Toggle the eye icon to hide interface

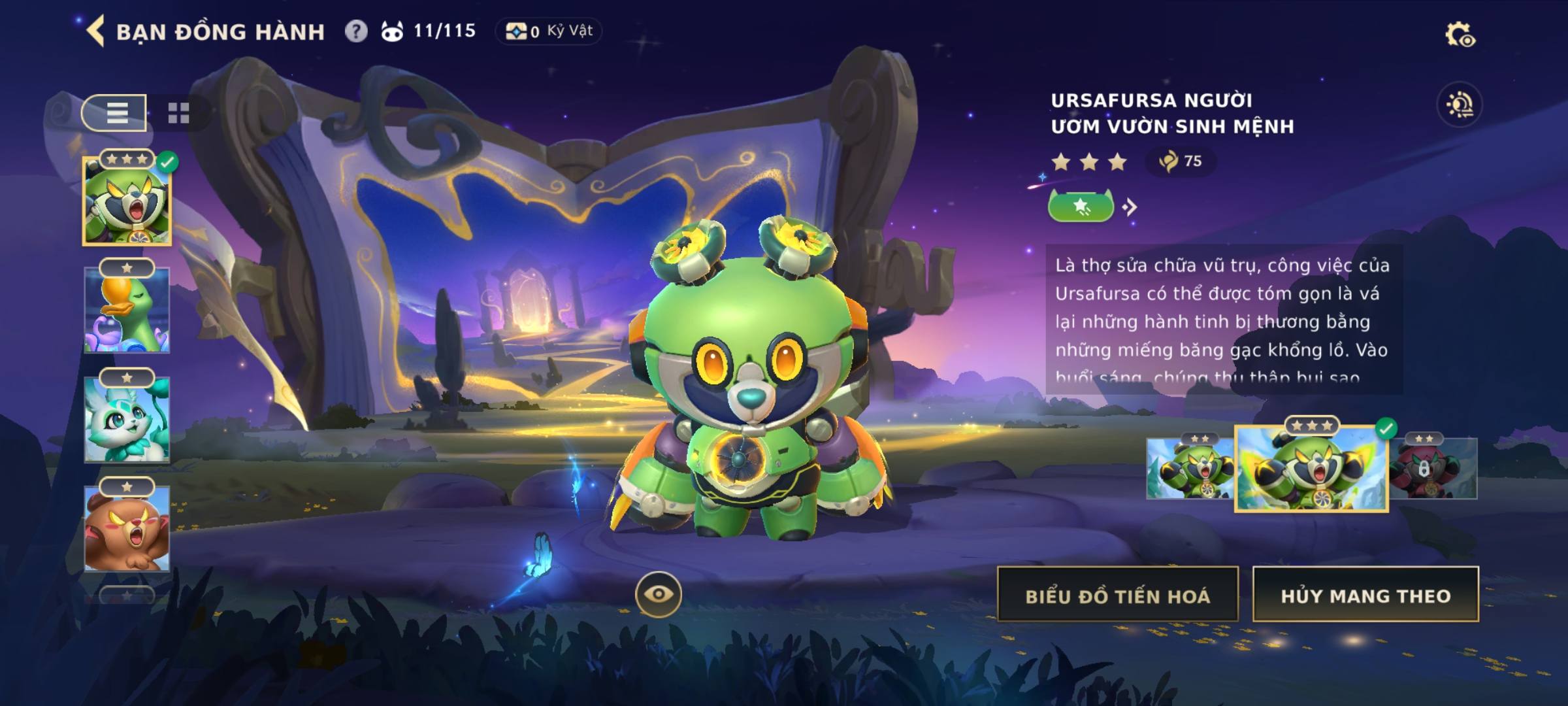(x=659, y=594)
